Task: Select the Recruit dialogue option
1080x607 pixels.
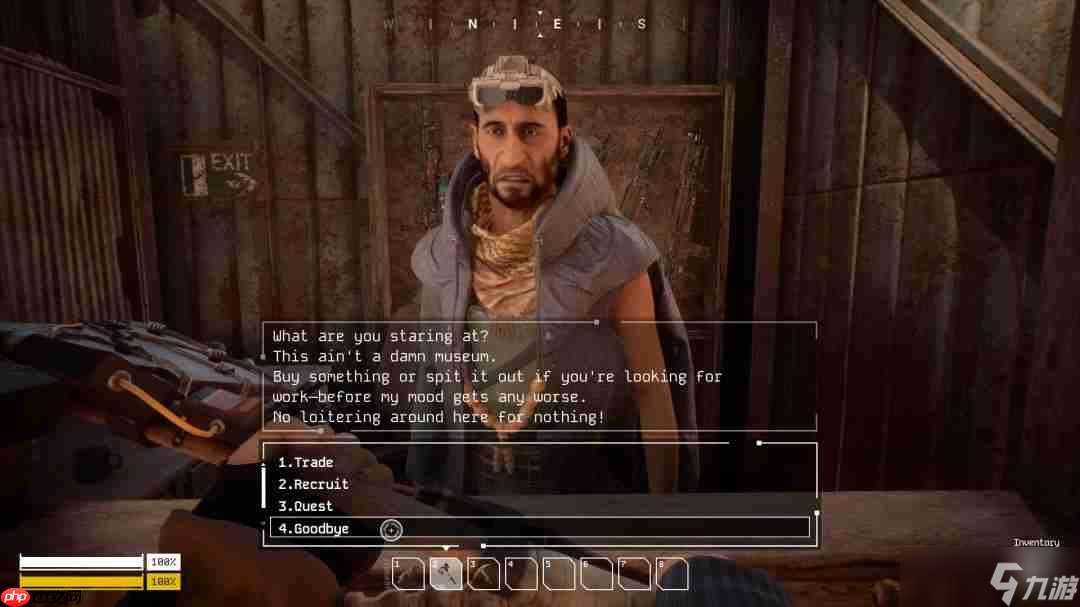Action: click(313, 484)
